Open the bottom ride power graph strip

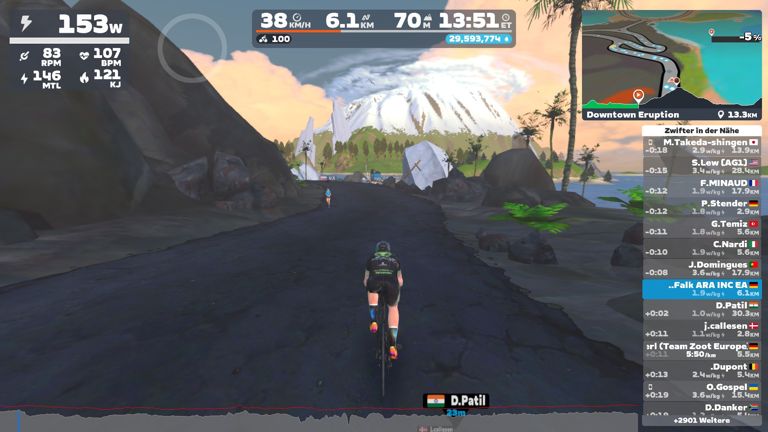(320, 419)
